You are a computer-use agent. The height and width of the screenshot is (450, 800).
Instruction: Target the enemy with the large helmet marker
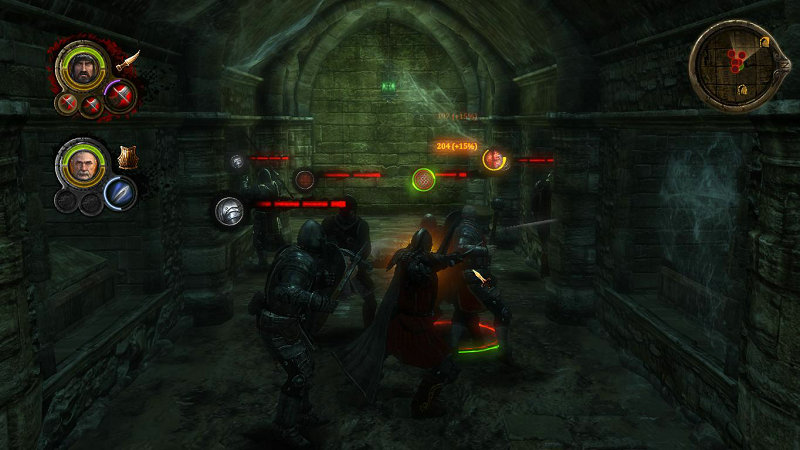pos(230,210)
